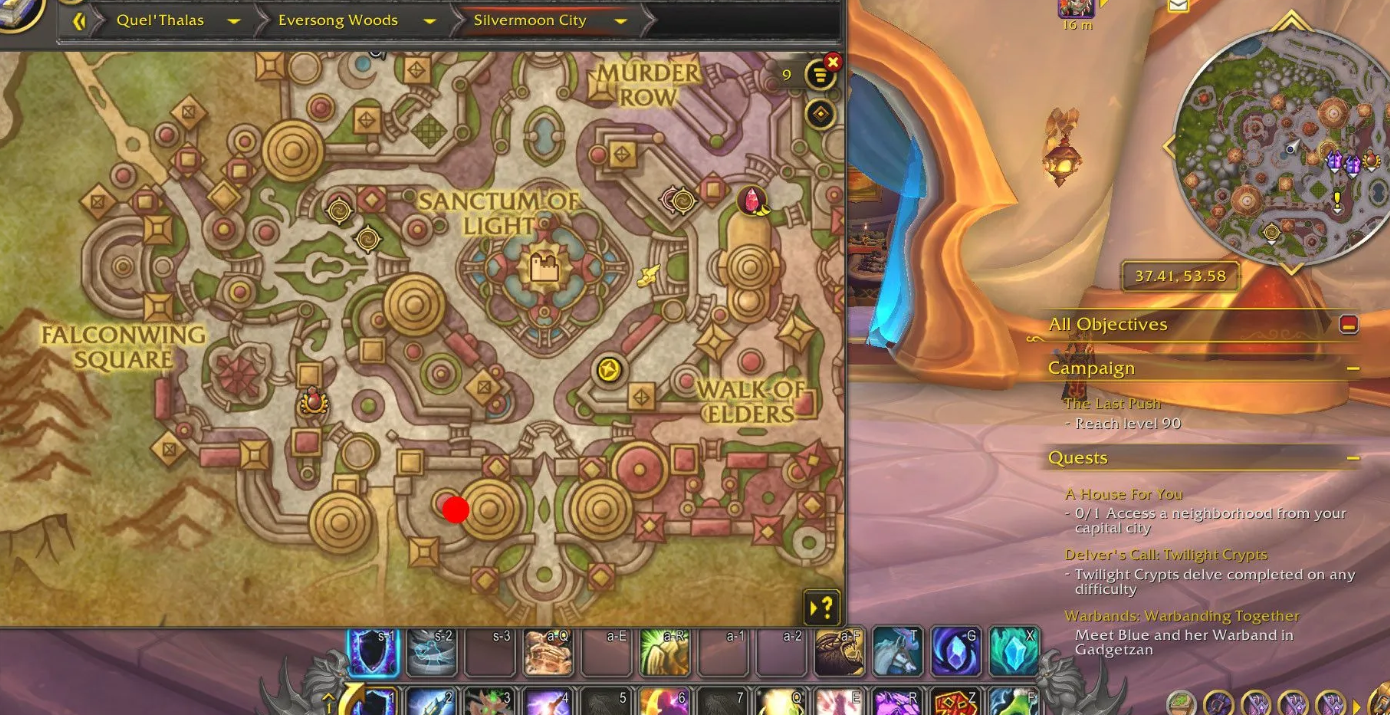This screenshot has height=715, width=1390.
Task: Use the horse mount ability on T
Action: coord(897,652)
